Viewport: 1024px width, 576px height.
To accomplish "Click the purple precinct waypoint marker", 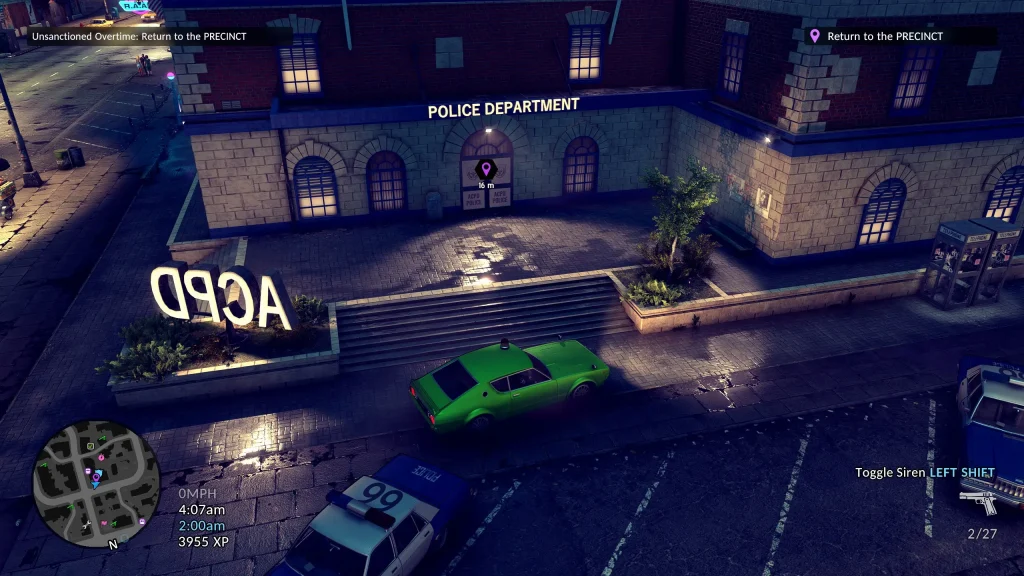I will [x=486, y=169].
